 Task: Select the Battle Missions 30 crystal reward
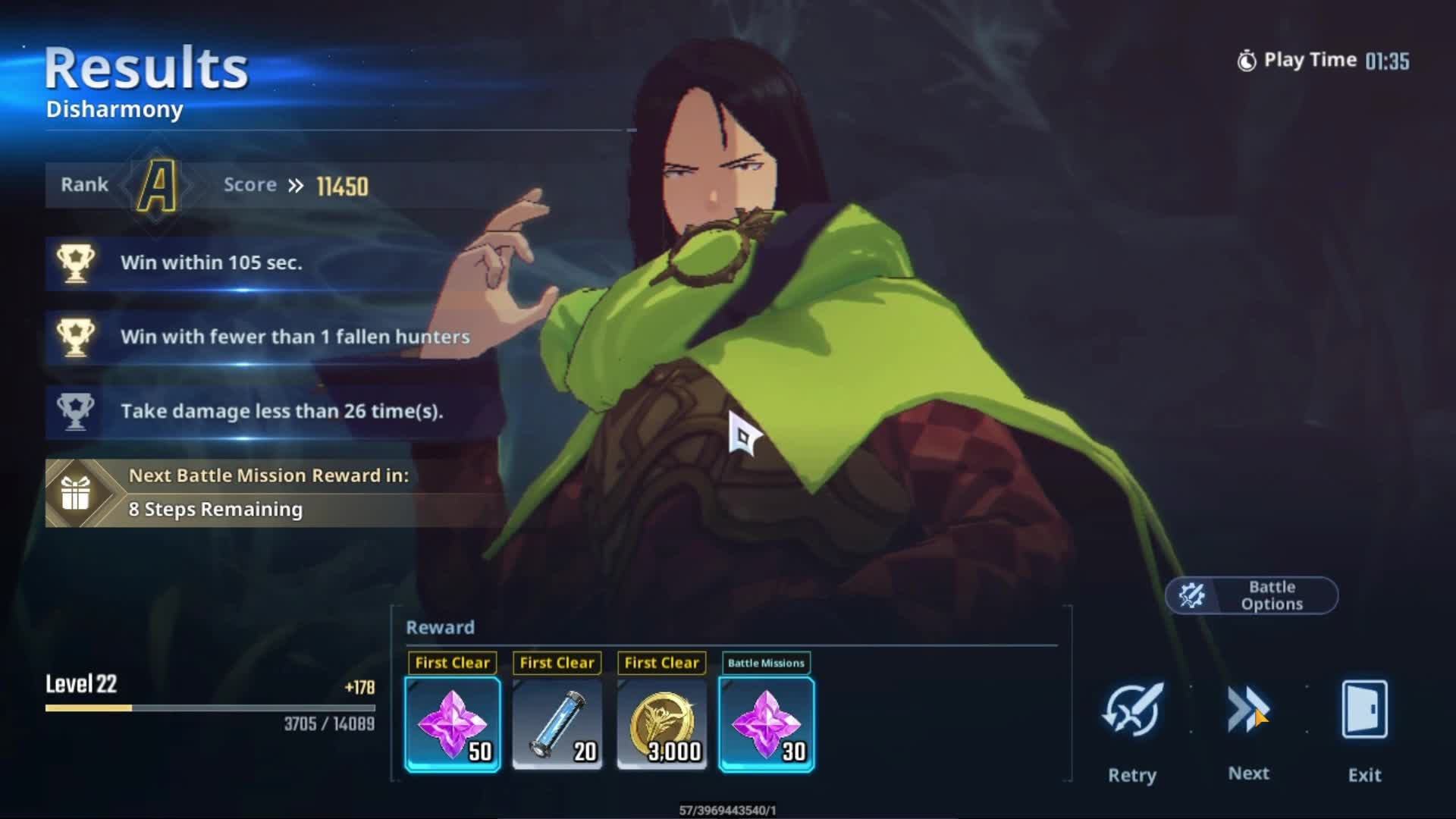tap(767, 724)
